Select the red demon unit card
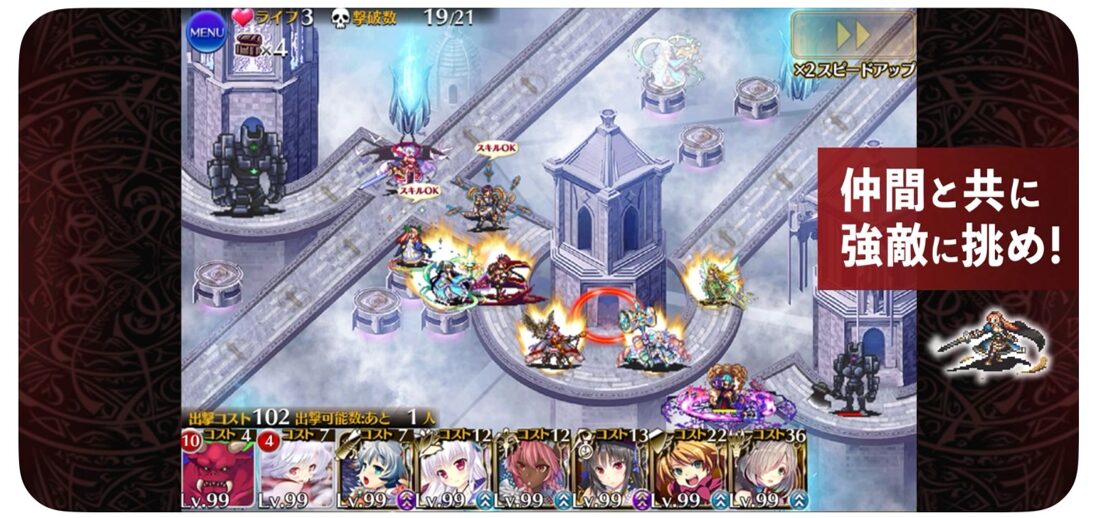1093x518 pixels. coord(218,468)
